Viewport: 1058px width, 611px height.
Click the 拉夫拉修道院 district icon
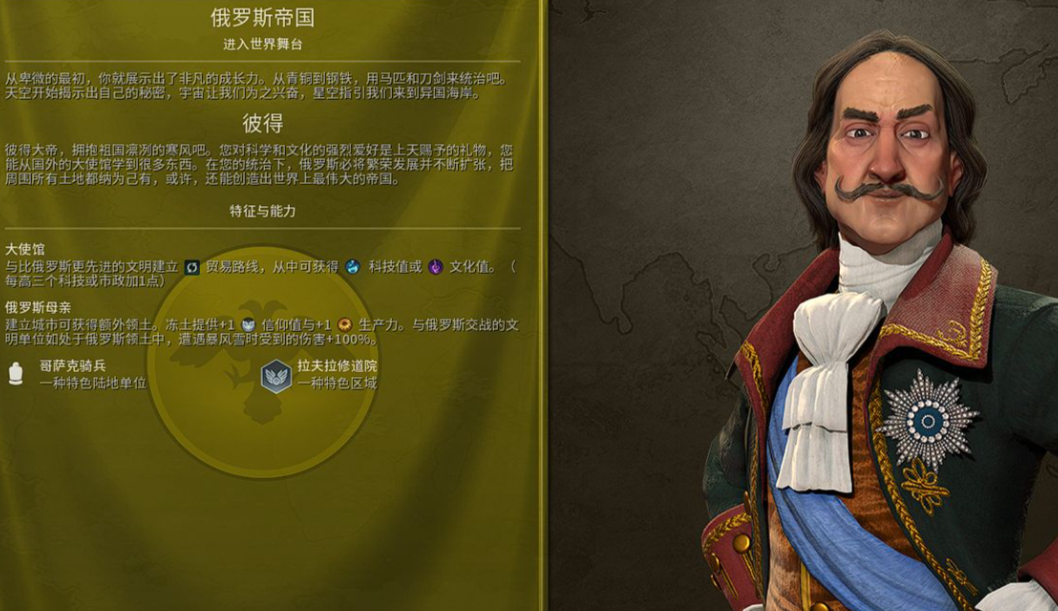(275, 375)
